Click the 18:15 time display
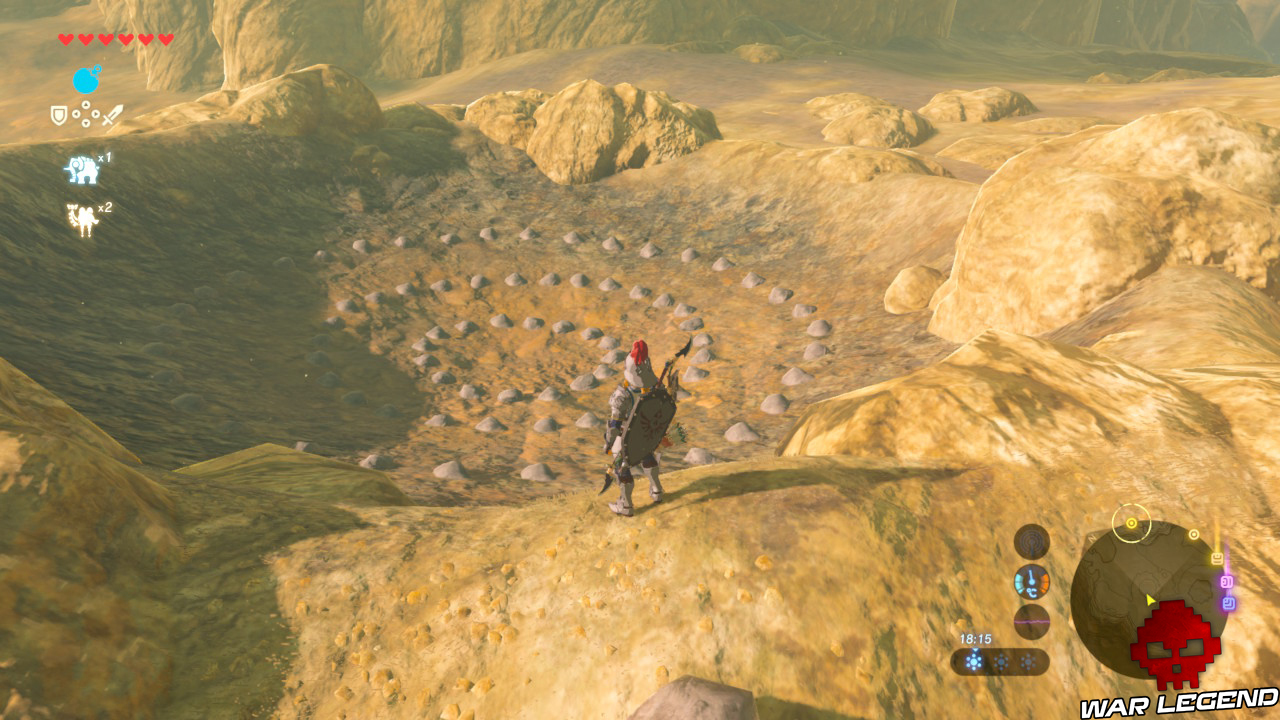The height and width of the screenshot is (720, 1280). coord(976,638)
